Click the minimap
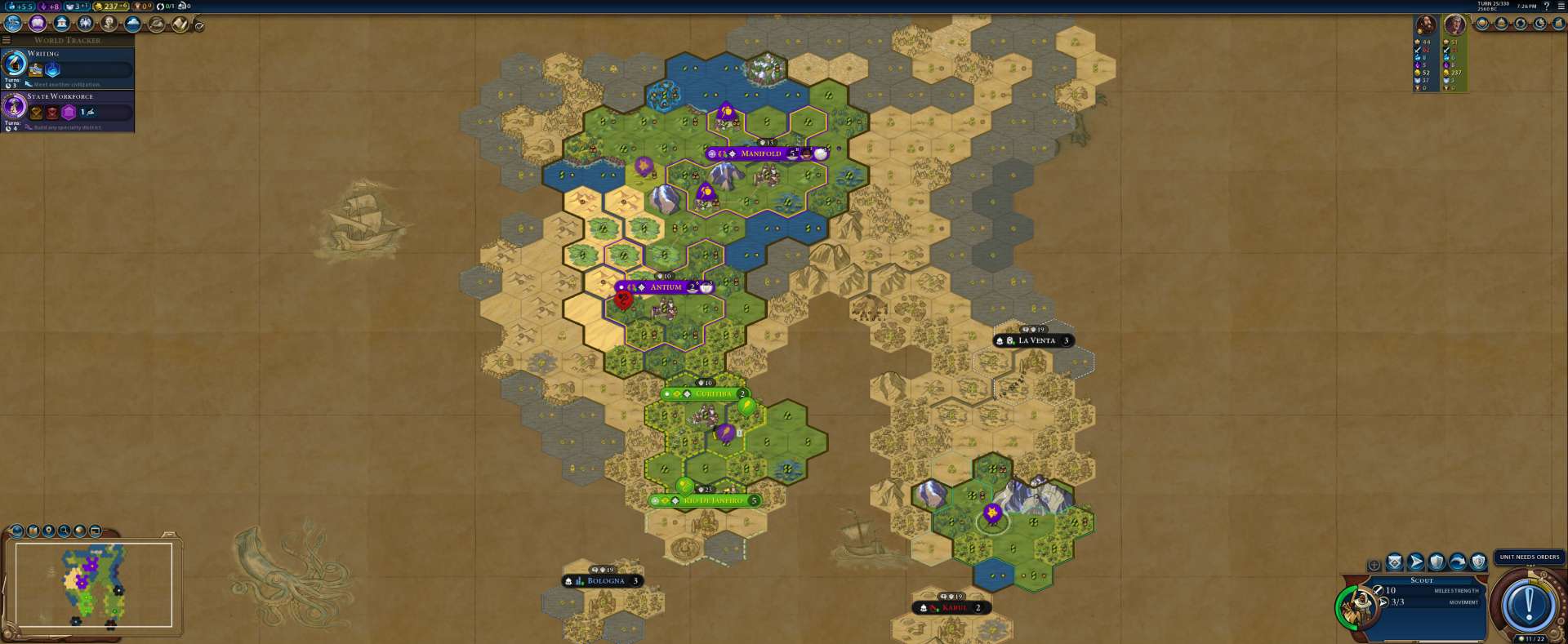Viewport: 1568px width, 644px height. [91, 584]
